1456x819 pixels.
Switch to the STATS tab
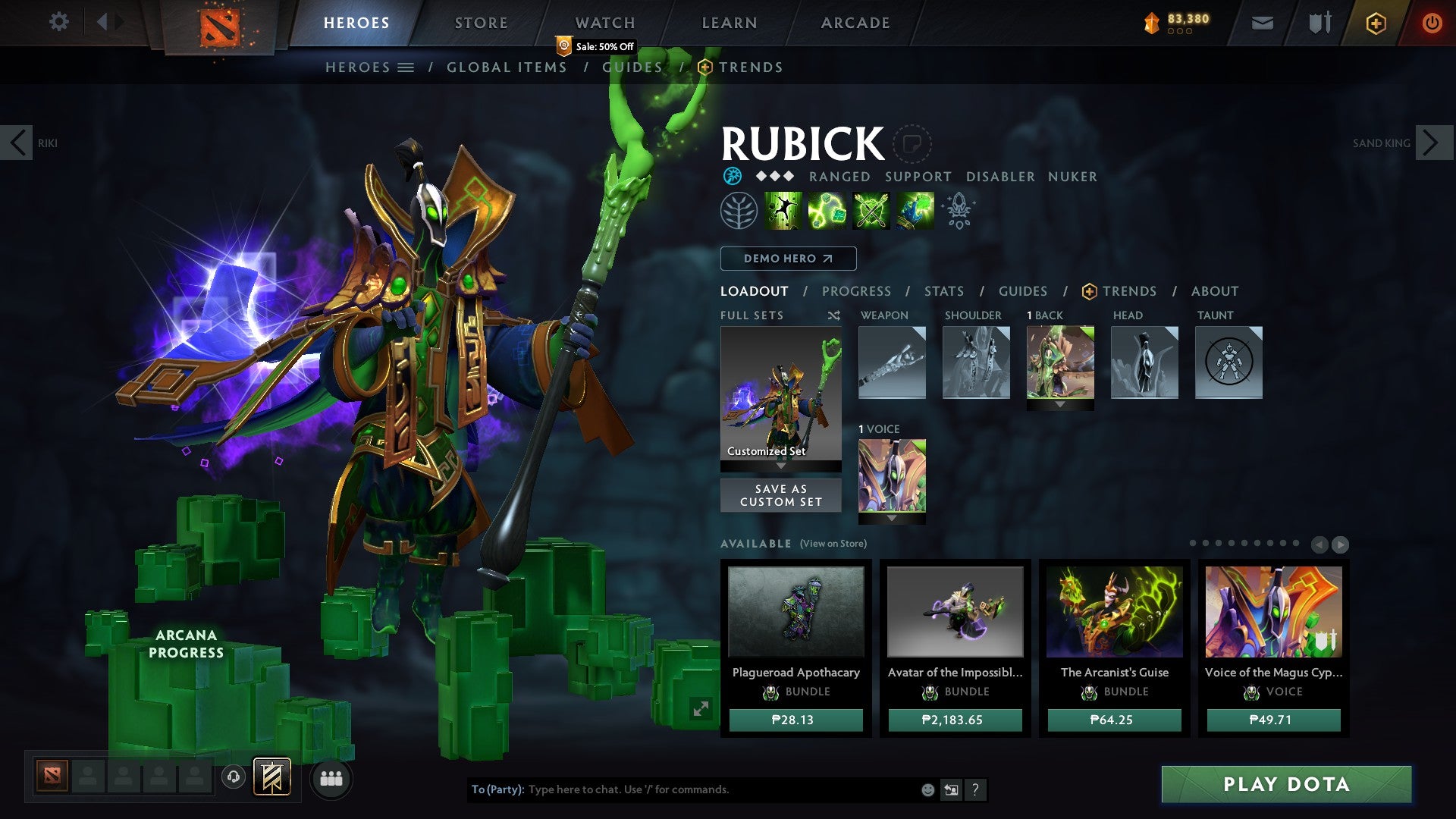tap(943, 291)
